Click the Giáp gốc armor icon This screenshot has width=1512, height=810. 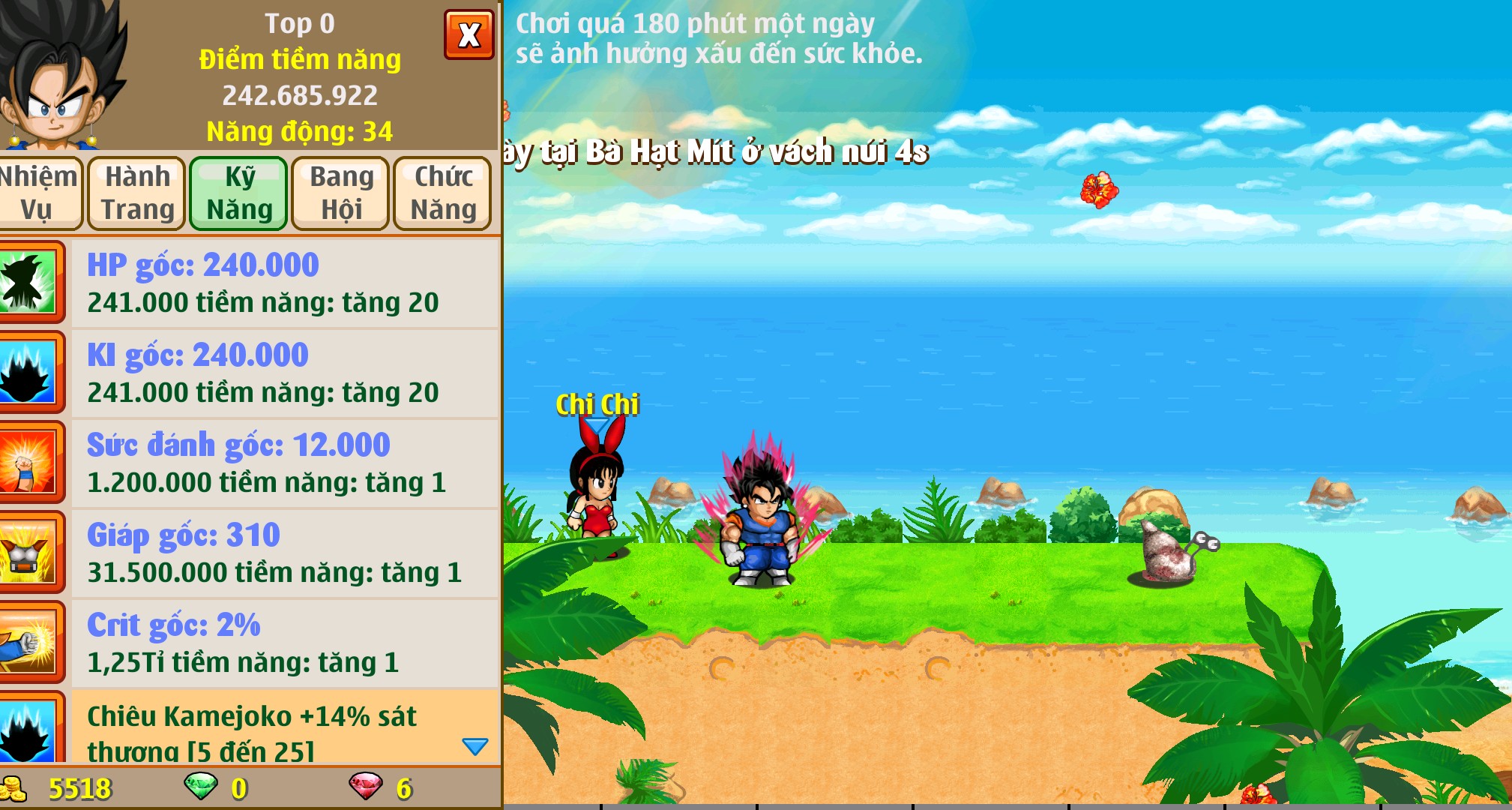coord(28,552)
